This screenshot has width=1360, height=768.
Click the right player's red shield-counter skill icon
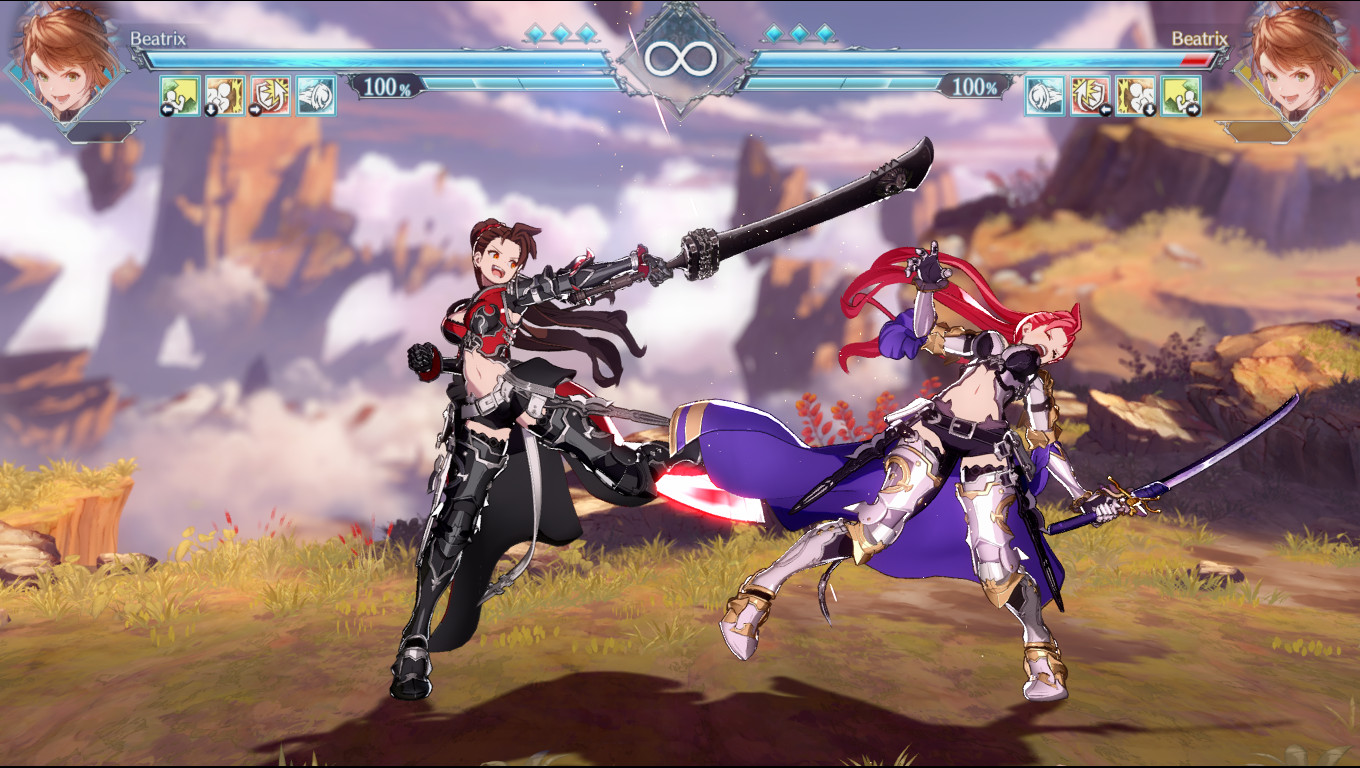tap(1089, 96)
